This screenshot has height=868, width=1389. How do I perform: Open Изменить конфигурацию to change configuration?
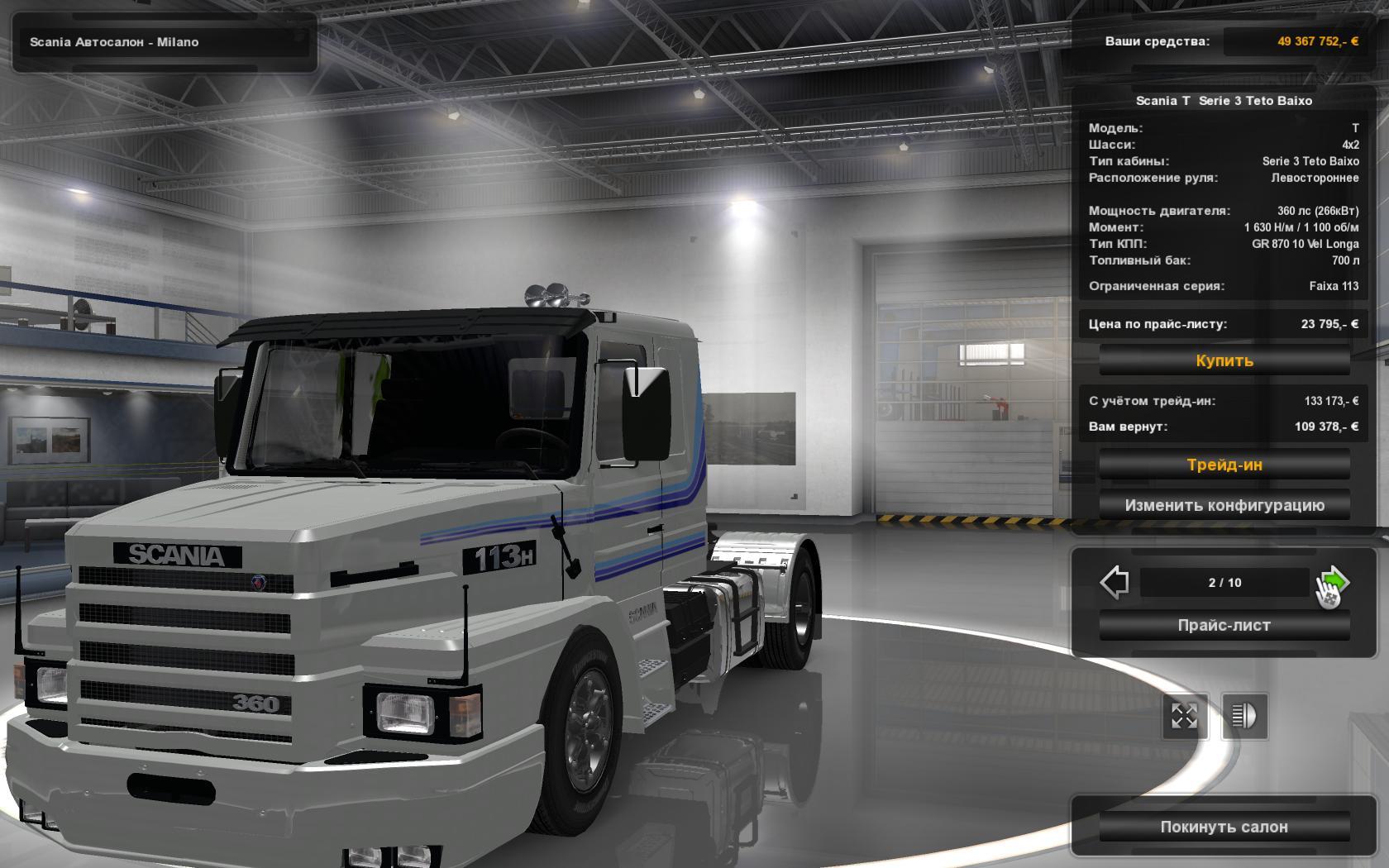coord(1226,504)
